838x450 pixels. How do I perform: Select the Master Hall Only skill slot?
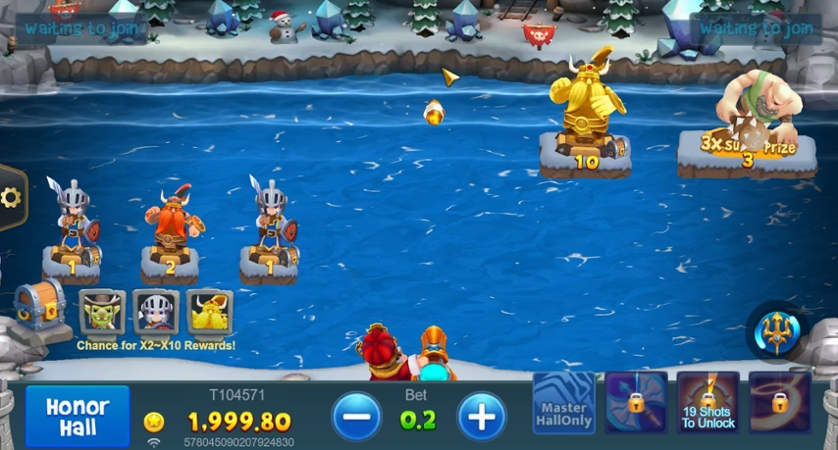point(564,403)
